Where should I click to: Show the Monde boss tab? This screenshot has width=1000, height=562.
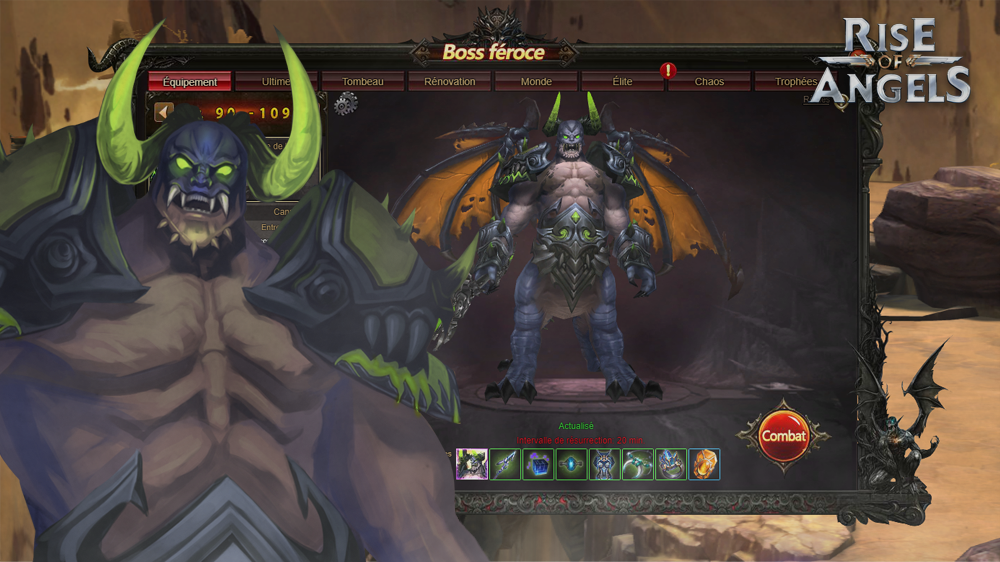tap(536, 81)
